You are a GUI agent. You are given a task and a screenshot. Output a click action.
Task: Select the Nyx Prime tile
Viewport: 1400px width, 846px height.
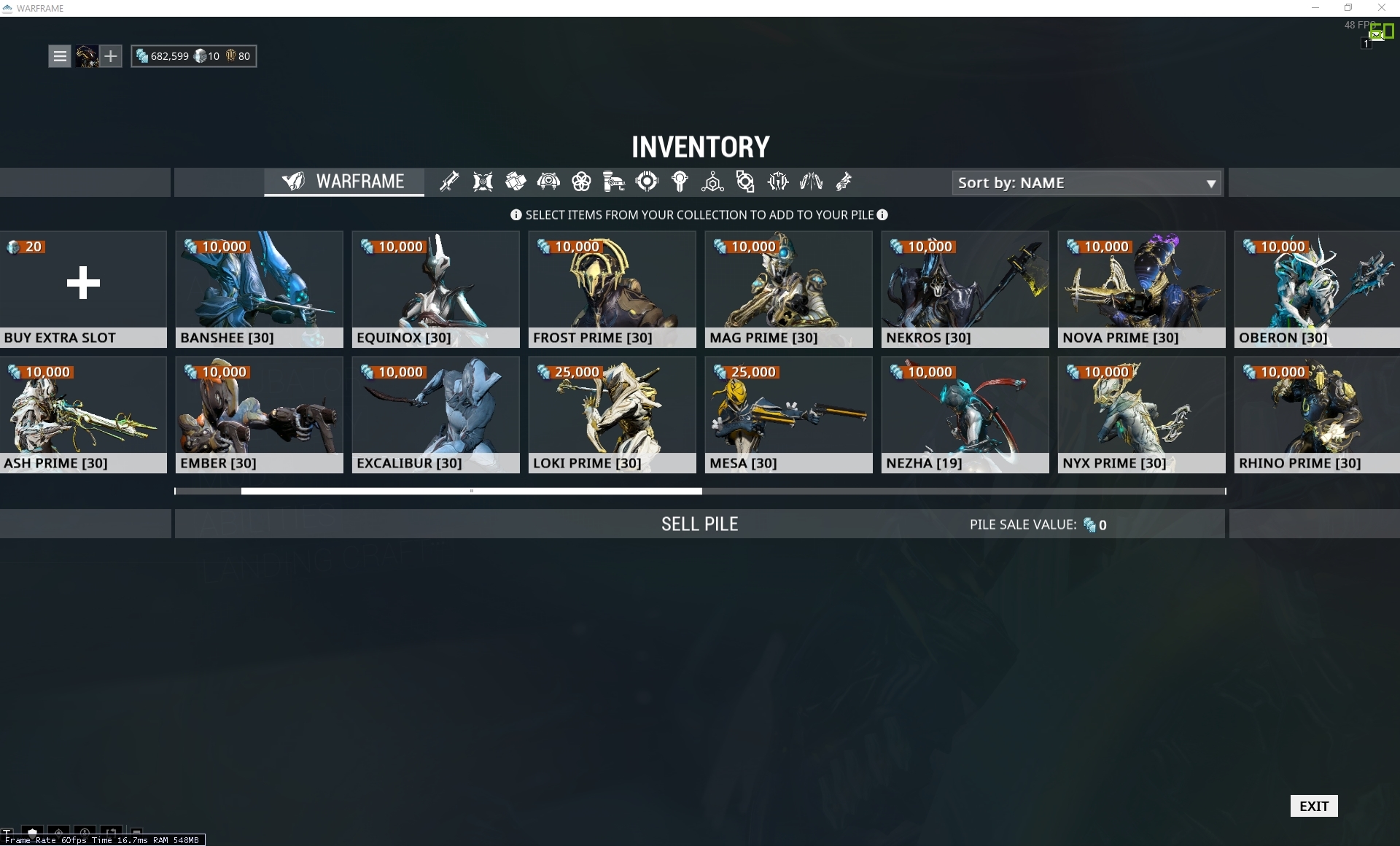point(1141,415)
